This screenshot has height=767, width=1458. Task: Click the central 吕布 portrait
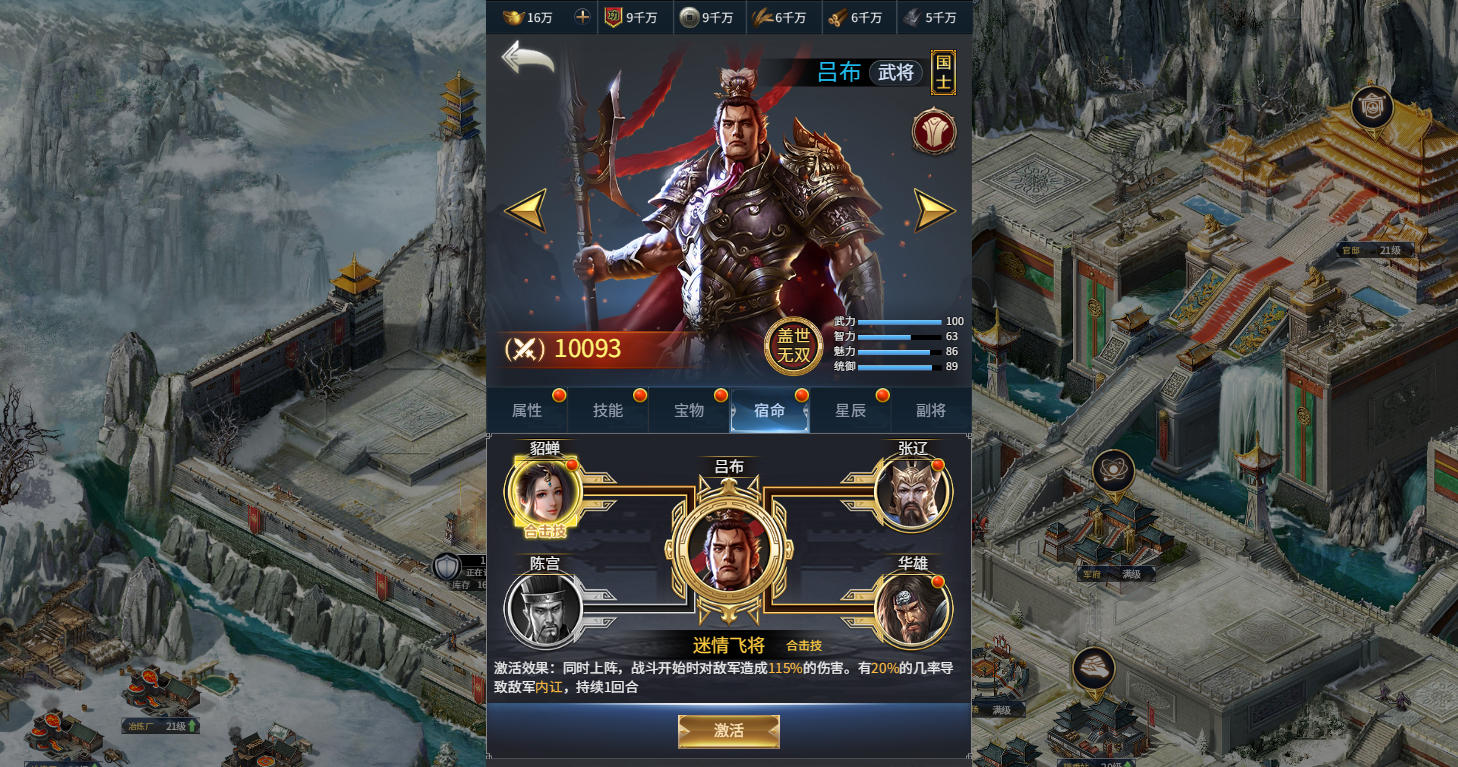(x=729, y=551)
